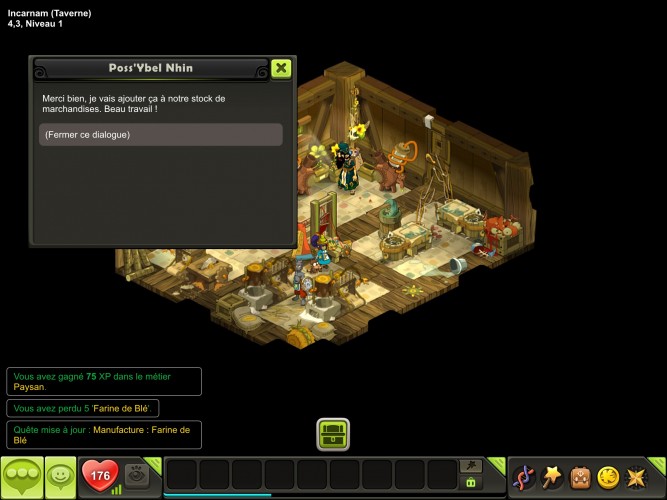
Task: Open the gold coin smiley icon
Action: click(608, 477)
